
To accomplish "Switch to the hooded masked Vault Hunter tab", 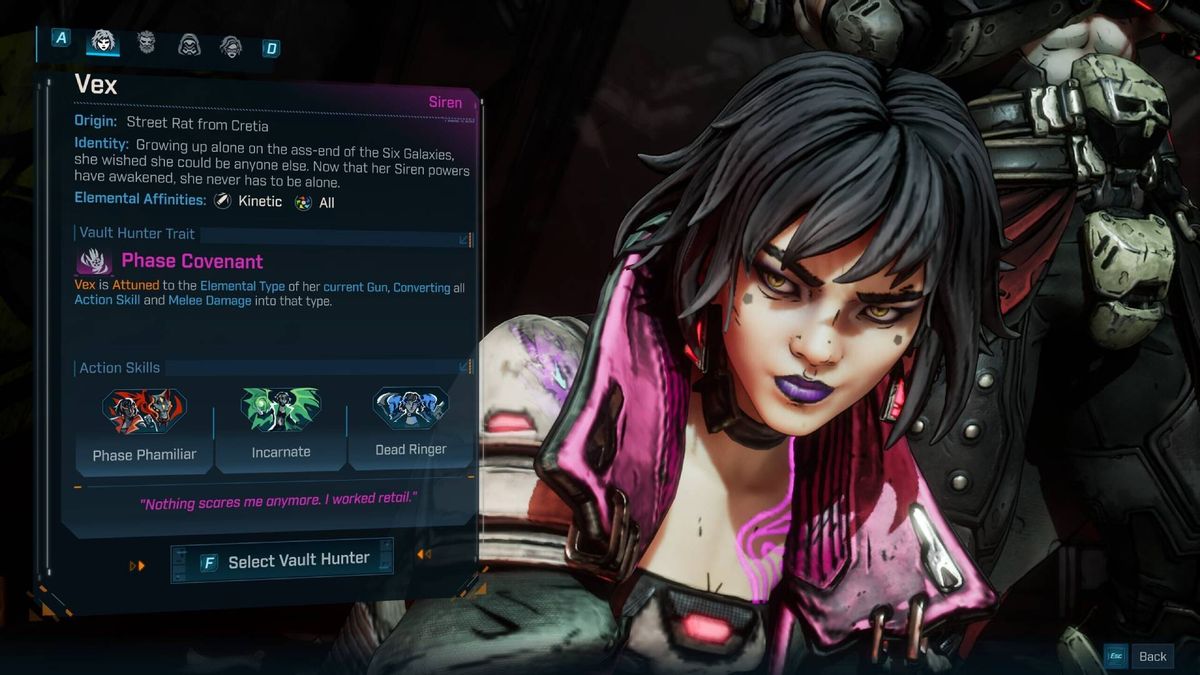I will pos(189,44).
